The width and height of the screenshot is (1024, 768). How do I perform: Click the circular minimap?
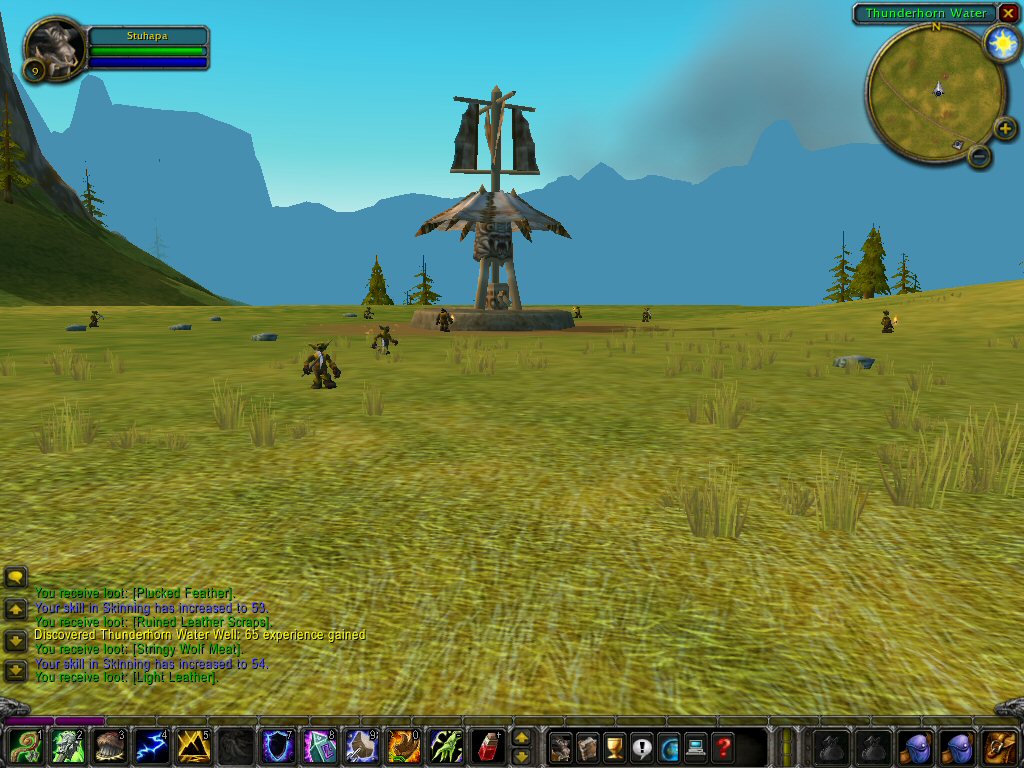pyautogui.click(x=936, y=92)
